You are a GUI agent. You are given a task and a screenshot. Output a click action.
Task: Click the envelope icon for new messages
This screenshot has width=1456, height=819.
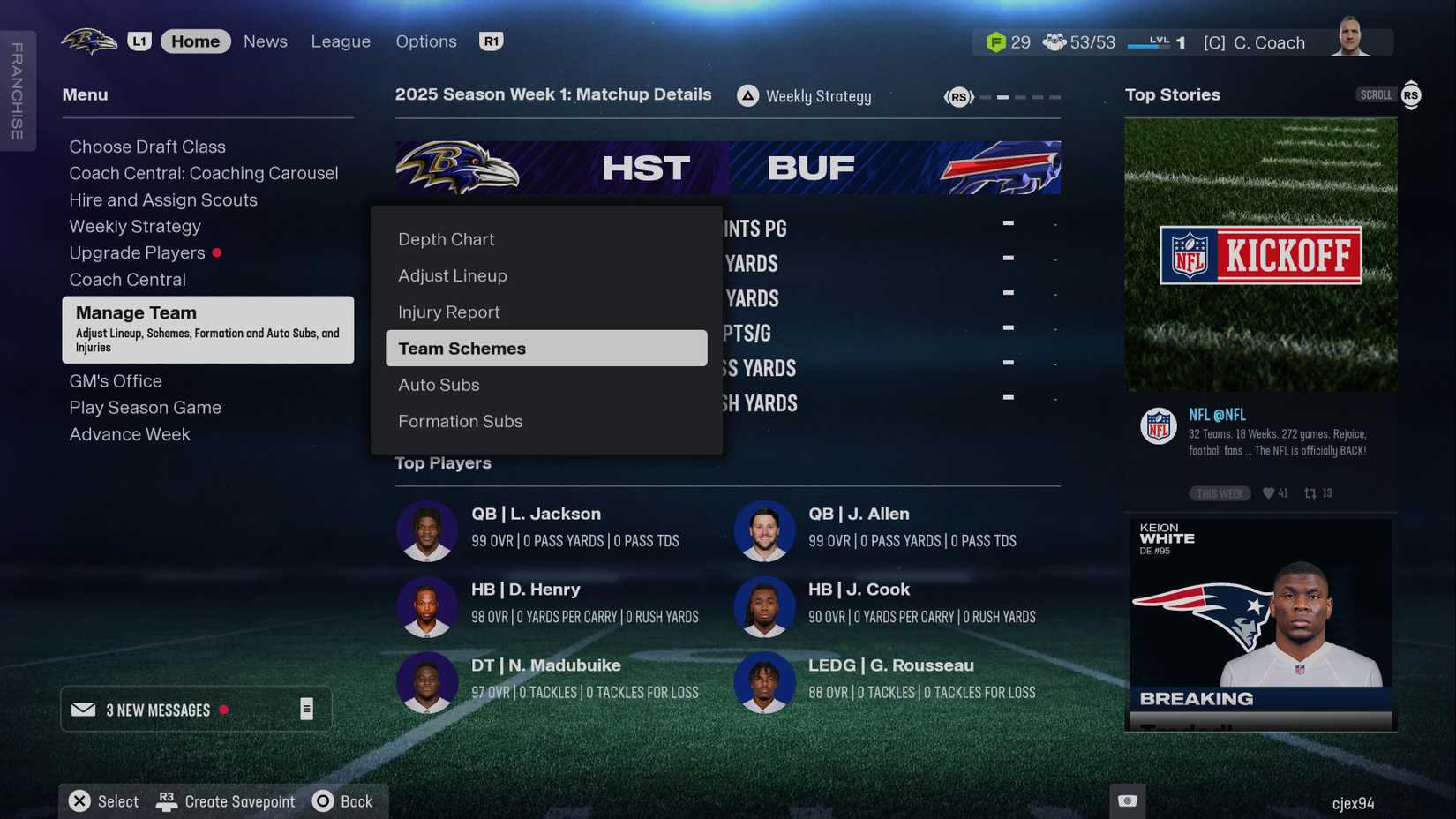pyautogui.click(x=84, y=710)
